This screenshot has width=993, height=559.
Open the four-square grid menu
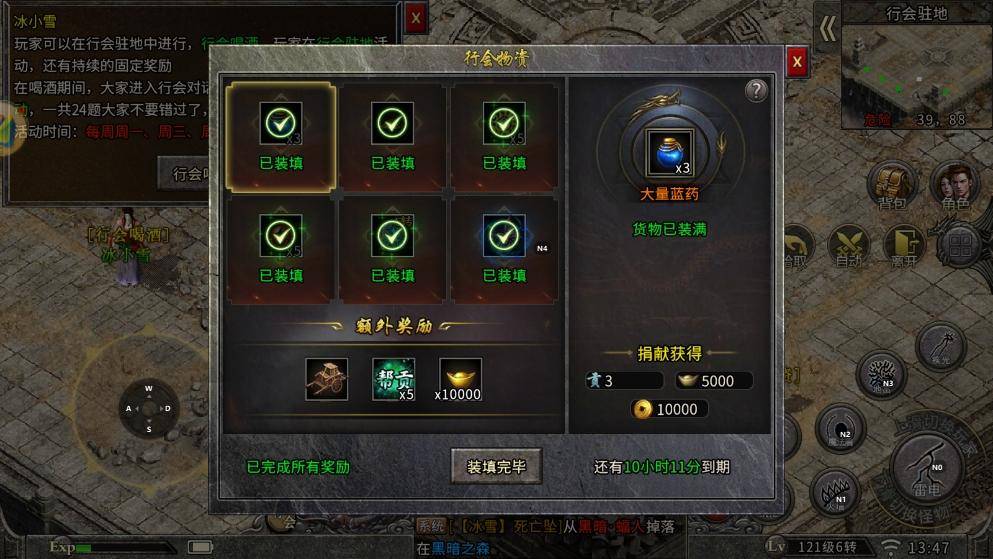[x=961, y=245]
